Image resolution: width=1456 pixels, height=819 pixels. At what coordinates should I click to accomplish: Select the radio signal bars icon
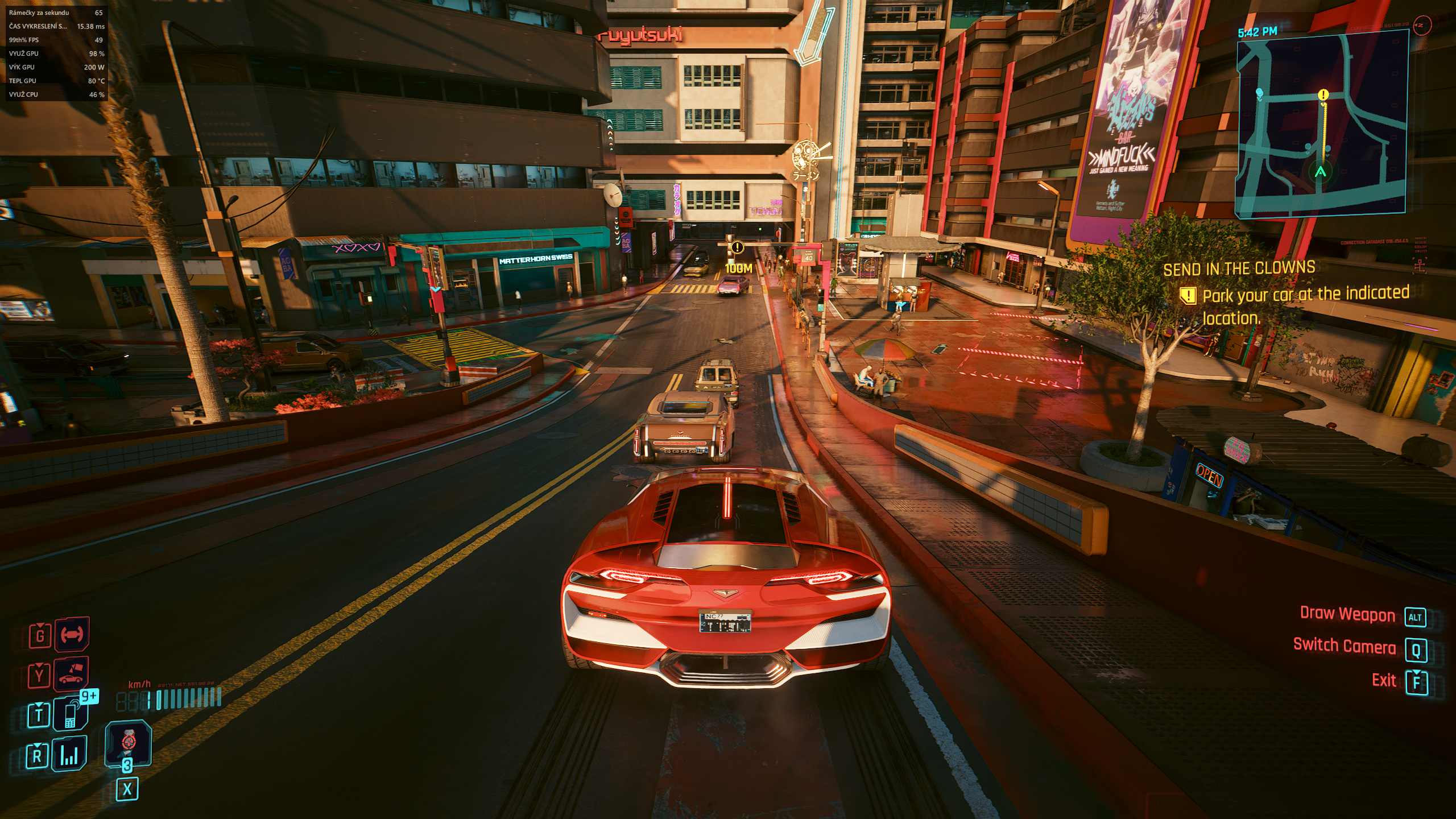pos(69,755)
